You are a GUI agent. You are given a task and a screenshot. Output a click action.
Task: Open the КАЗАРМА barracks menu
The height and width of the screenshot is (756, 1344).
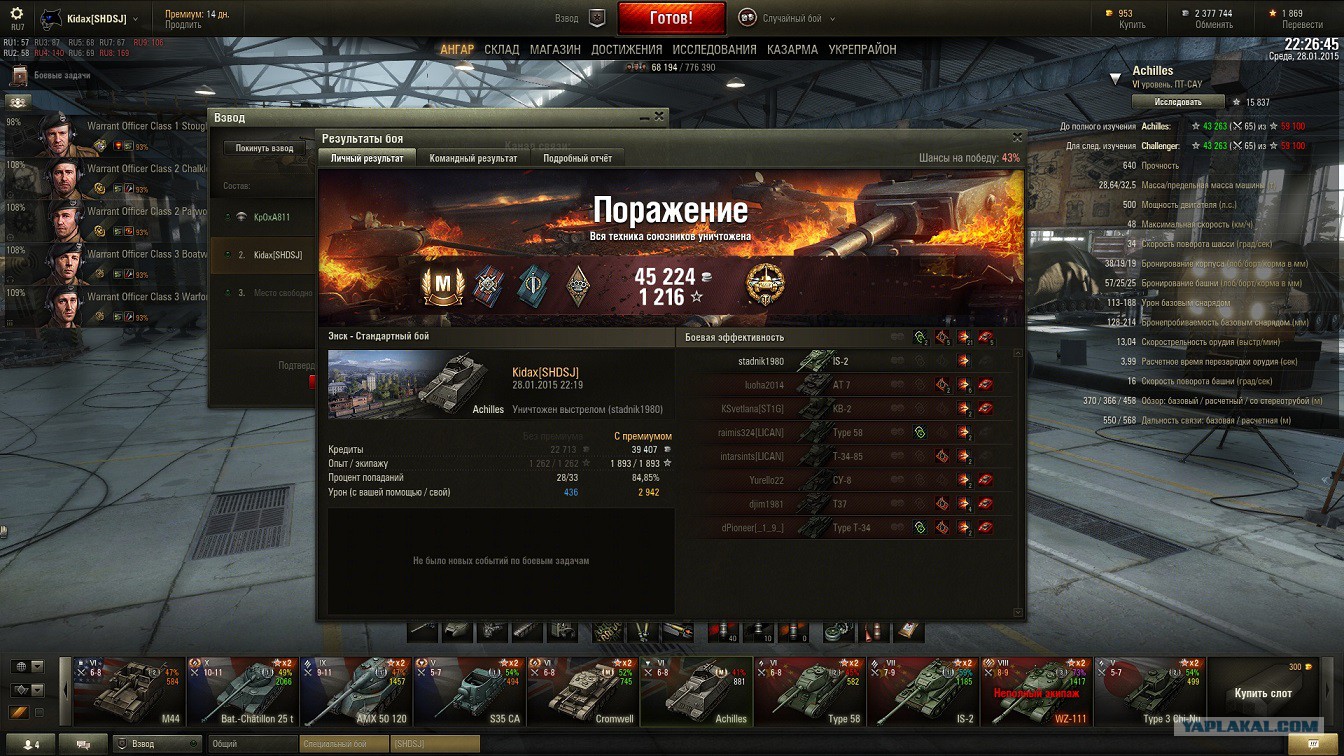pyautogui.click(x=792, y=49)
